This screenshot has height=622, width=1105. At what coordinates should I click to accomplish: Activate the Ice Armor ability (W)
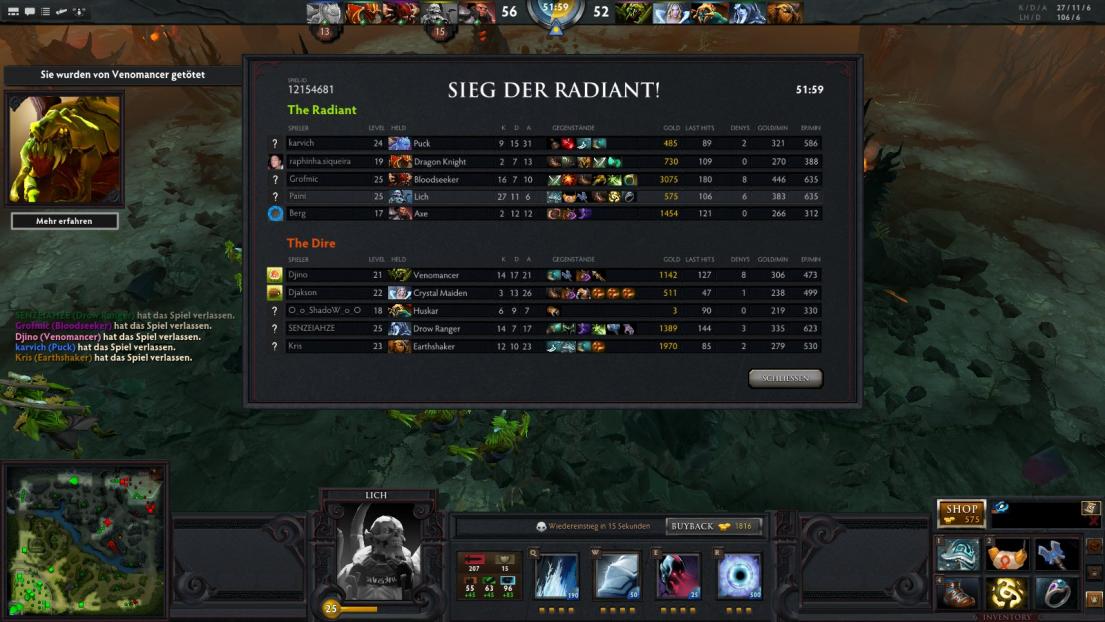[617, 576]
